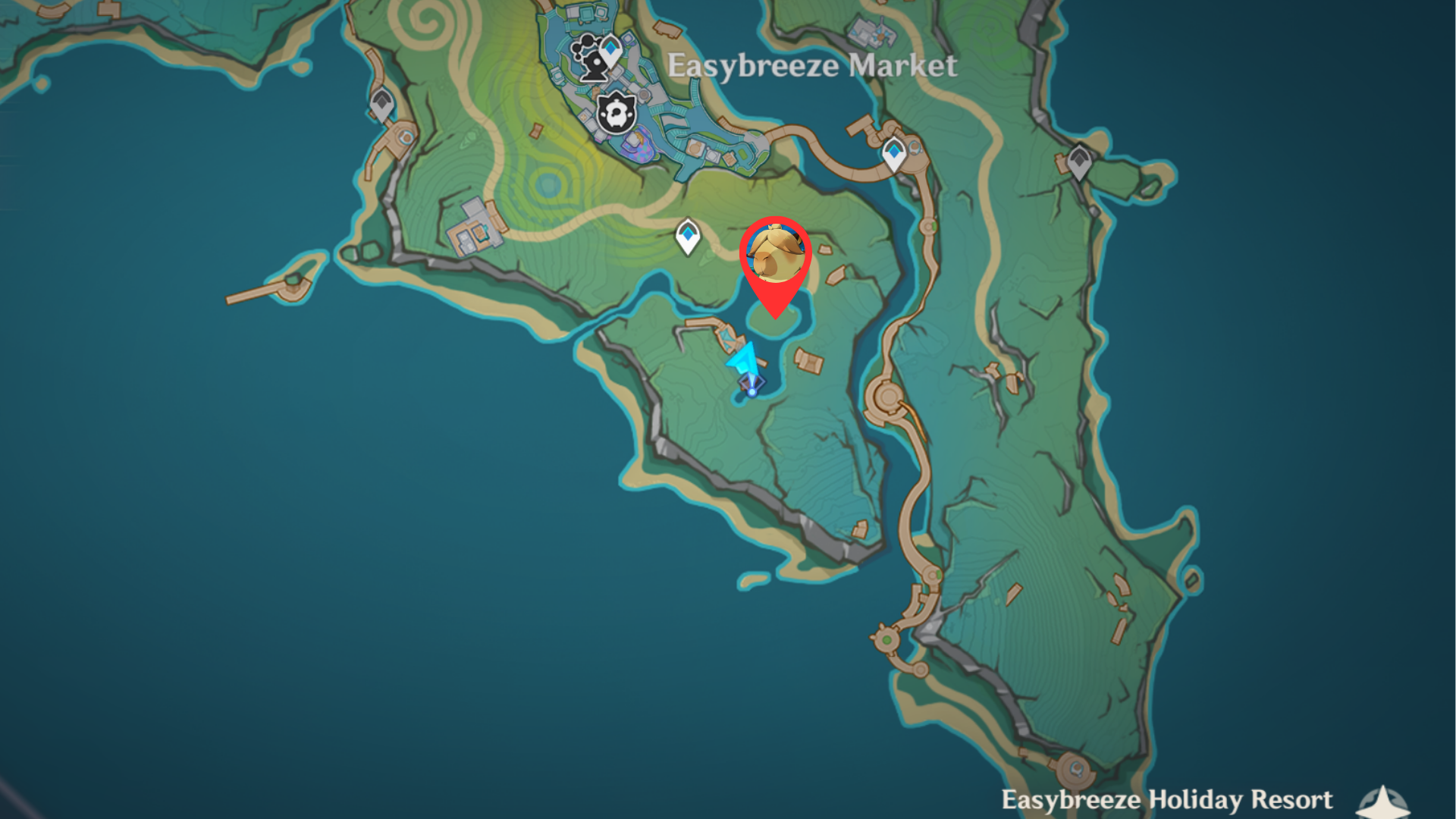Click the cyan player position arrow
1456x819 pixels.
pyautogui.click(x=746, y=362)
